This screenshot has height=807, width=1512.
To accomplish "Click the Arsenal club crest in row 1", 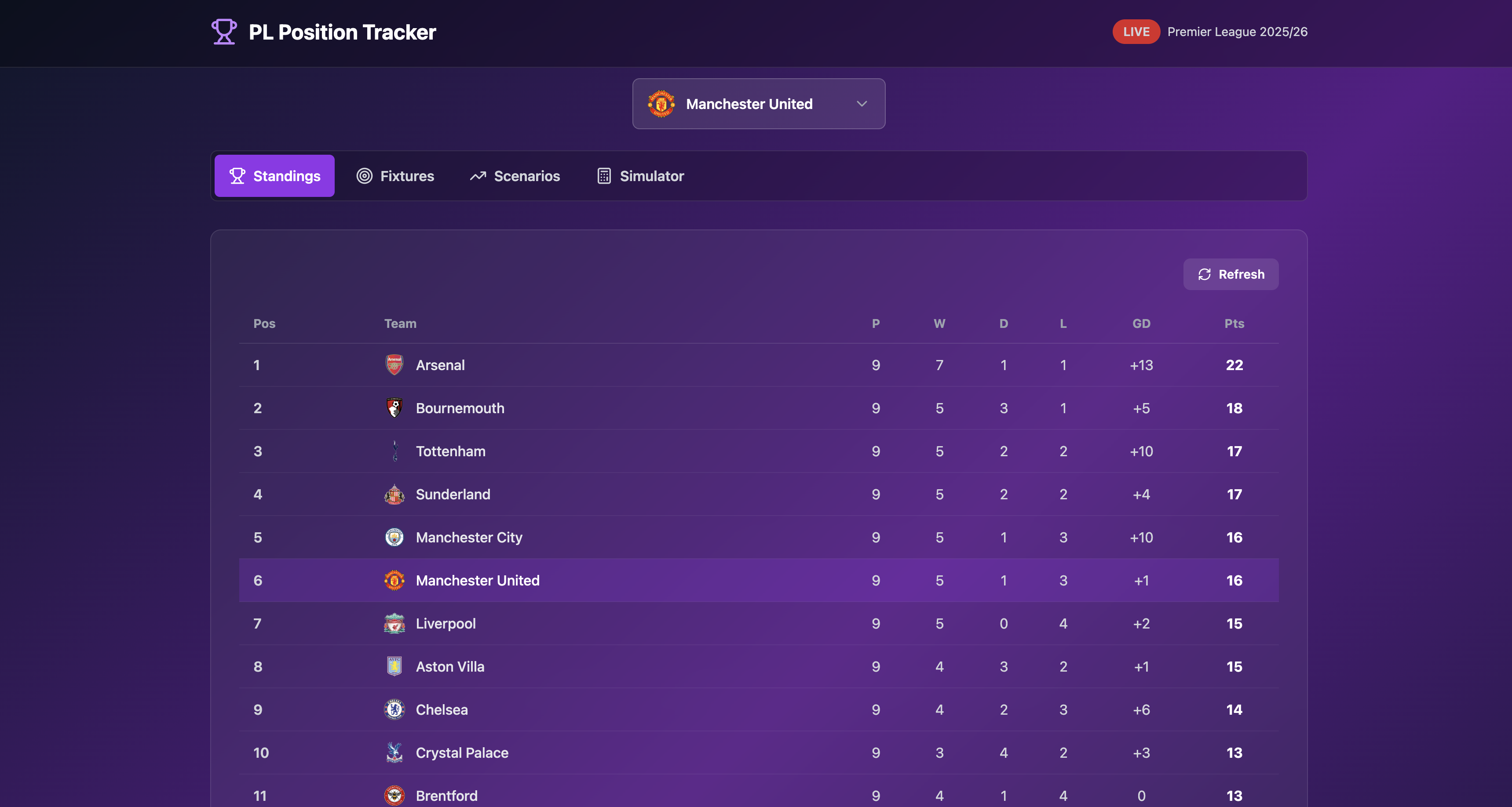I will (394, 364).
